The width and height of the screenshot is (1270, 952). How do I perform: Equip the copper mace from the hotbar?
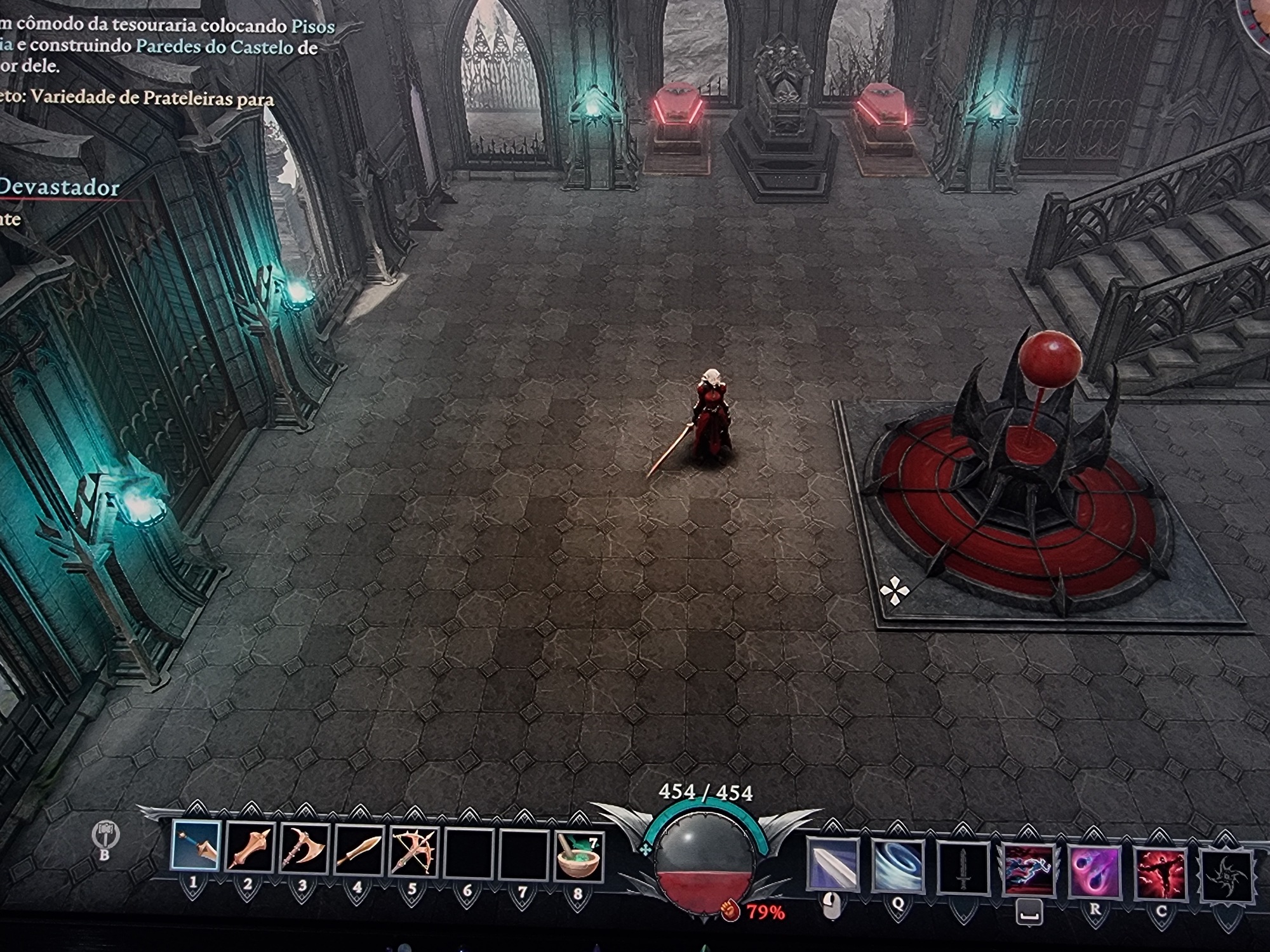250,848
